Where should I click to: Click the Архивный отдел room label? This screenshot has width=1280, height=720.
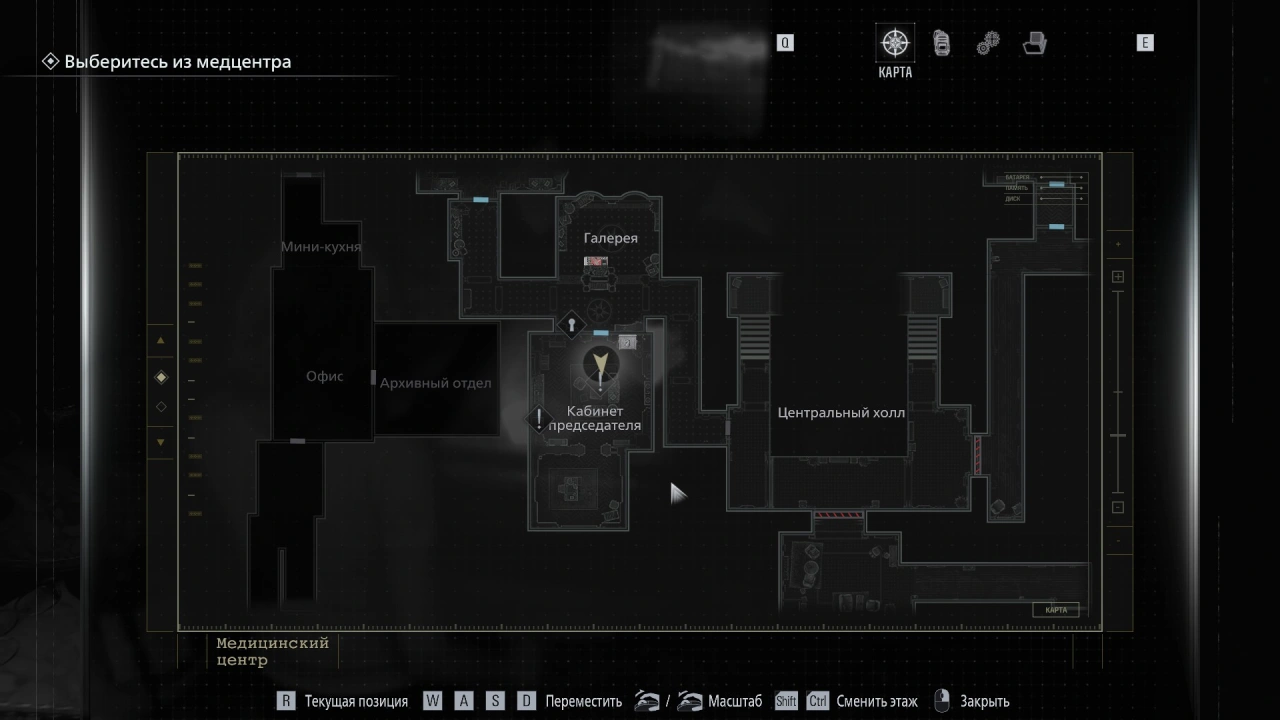tap(435, 383)
